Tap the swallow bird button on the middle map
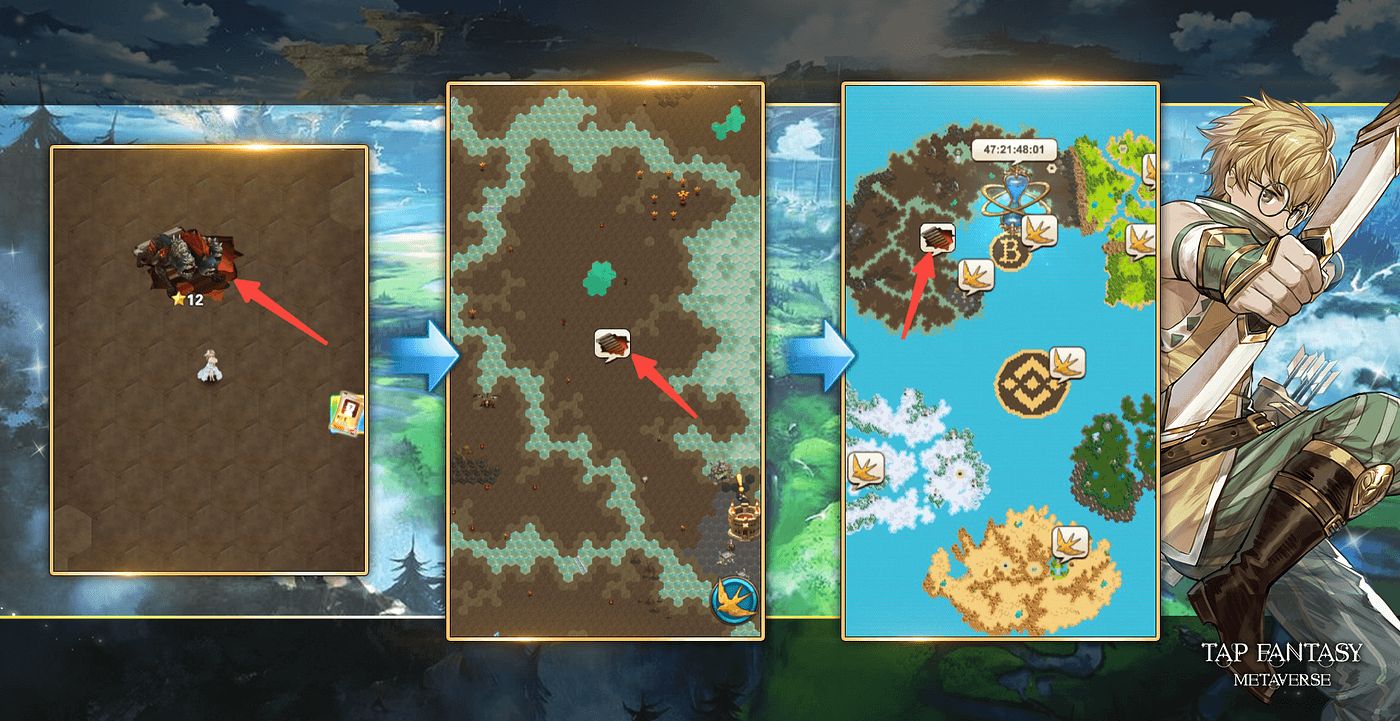The image size is (1400, 721). [734, 597]
